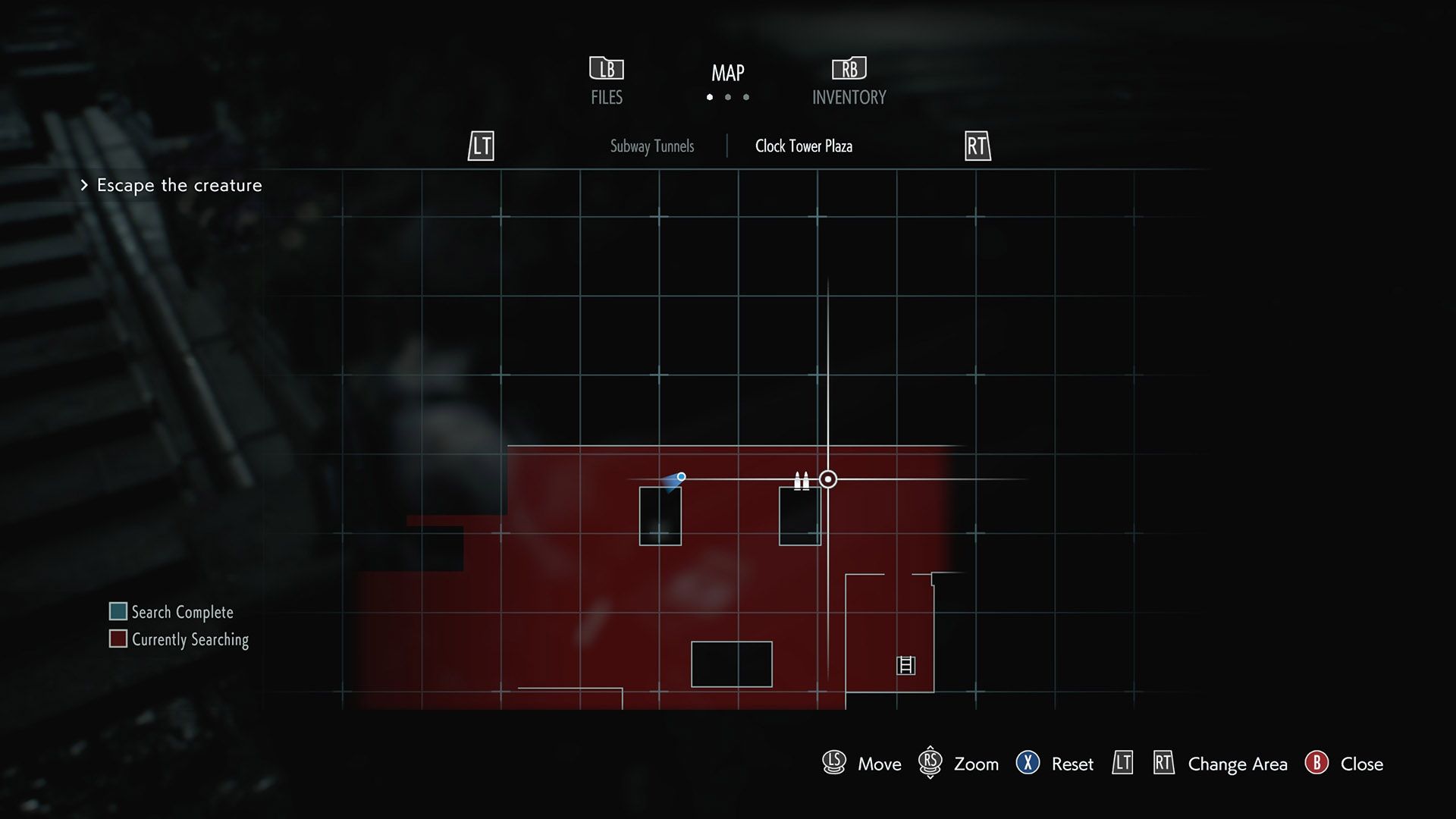The image size is (1456, 819).
Task: Click the middle map page dot
Action: click(728, 97)
